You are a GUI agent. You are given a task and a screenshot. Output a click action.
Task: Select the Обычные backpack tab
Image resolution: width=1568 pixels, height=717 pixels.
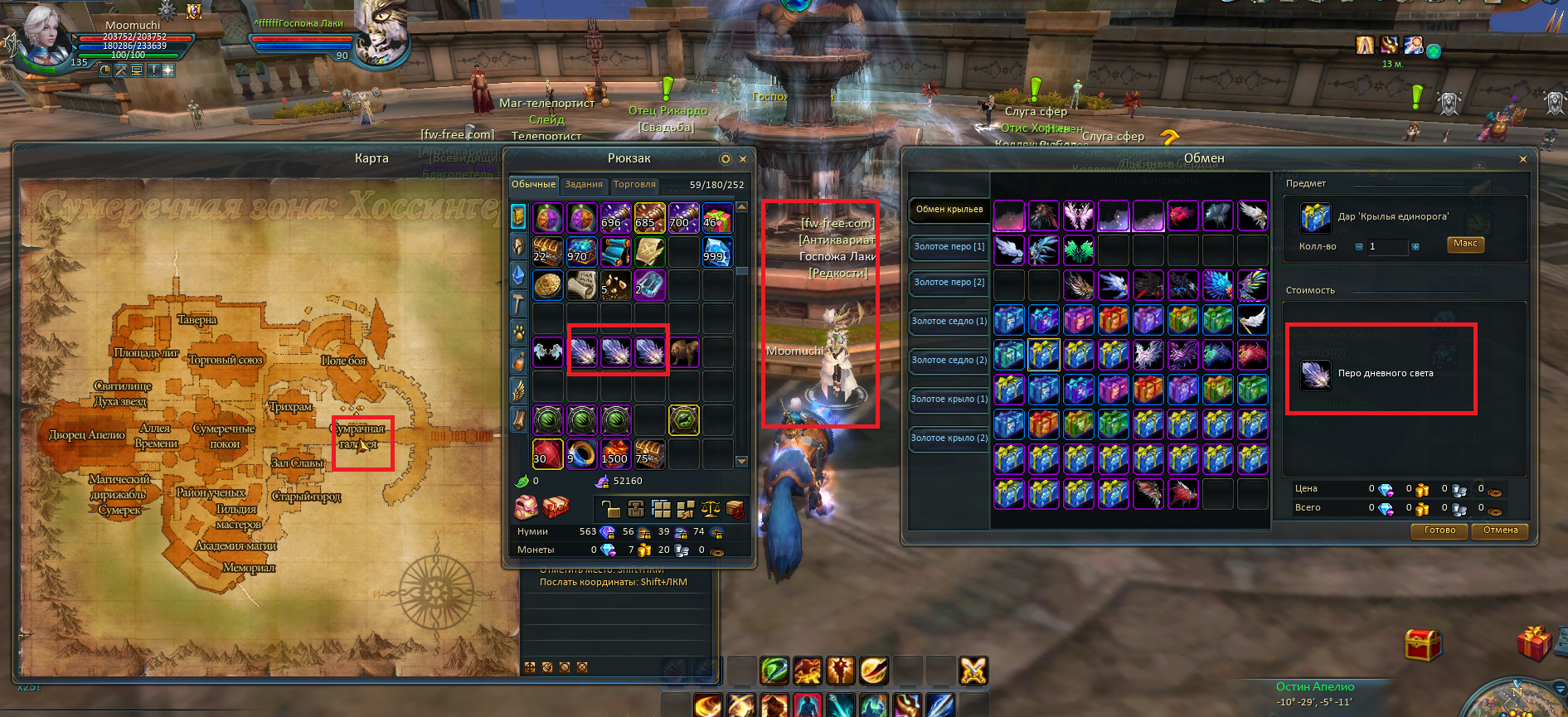click(533, 185)
